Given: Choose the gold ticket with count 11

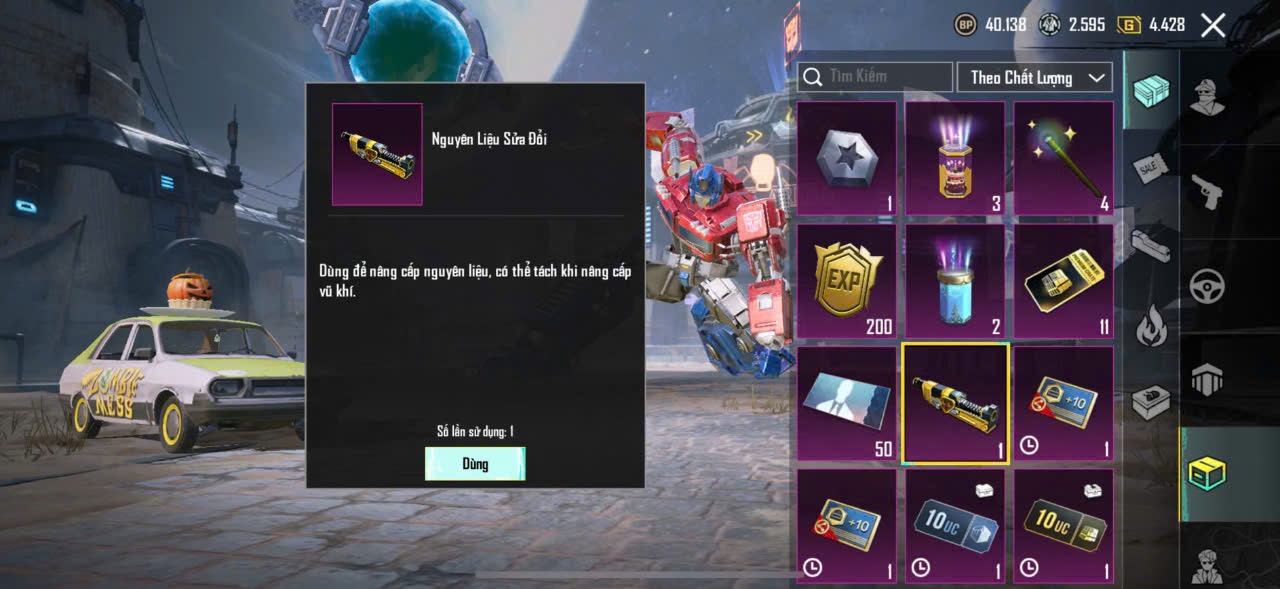Looking at the screenshot, I should 1063,281.
